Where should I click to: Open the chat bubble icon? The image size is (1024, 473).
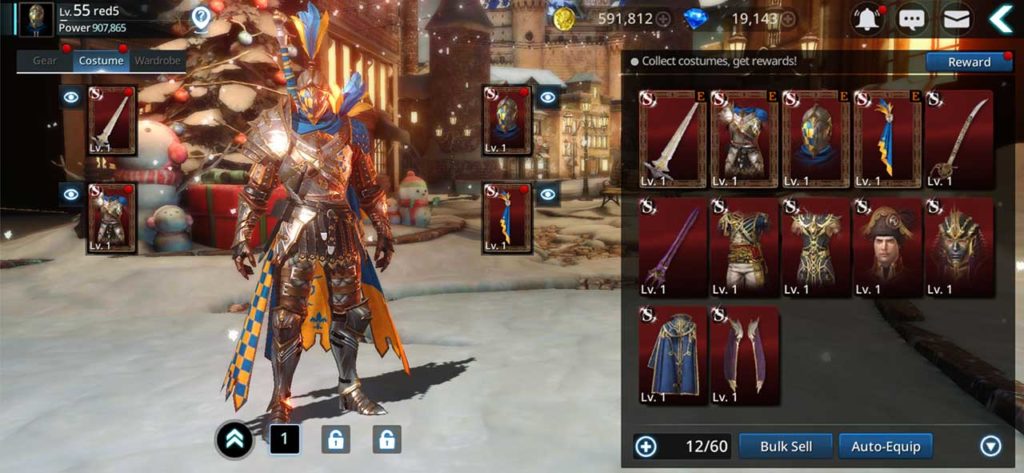click(x=910, y=18)
